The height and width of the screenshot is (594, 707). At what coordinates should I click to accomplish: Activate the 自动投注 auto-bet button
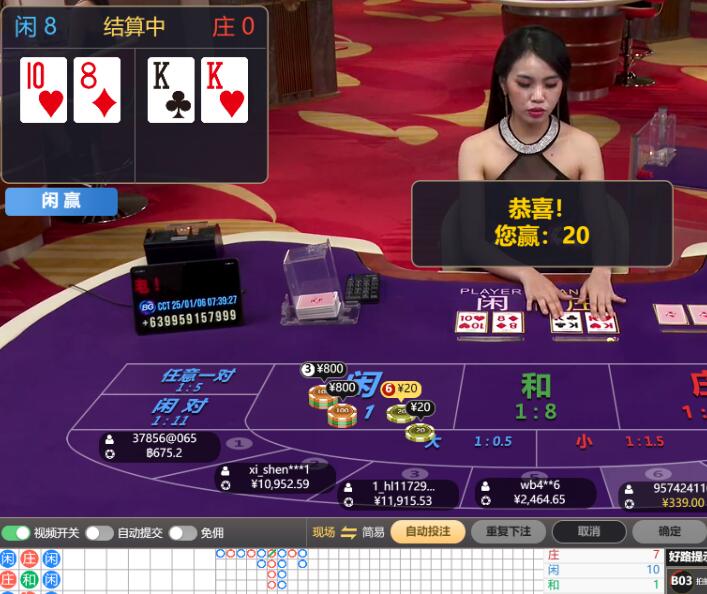pos(427,532)
